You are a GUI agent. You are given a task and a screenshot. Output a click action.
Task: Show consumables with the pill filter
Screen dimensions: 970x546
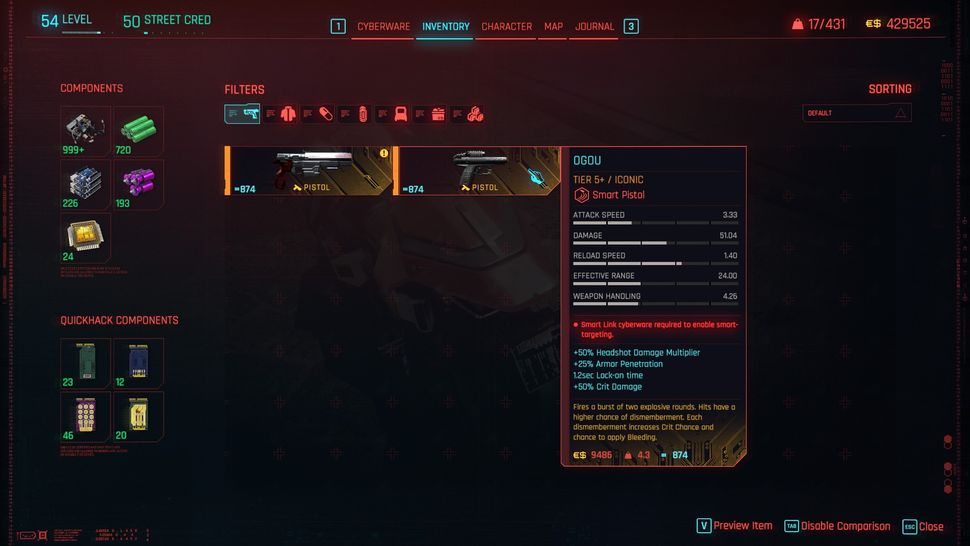(x=325, y=114)
